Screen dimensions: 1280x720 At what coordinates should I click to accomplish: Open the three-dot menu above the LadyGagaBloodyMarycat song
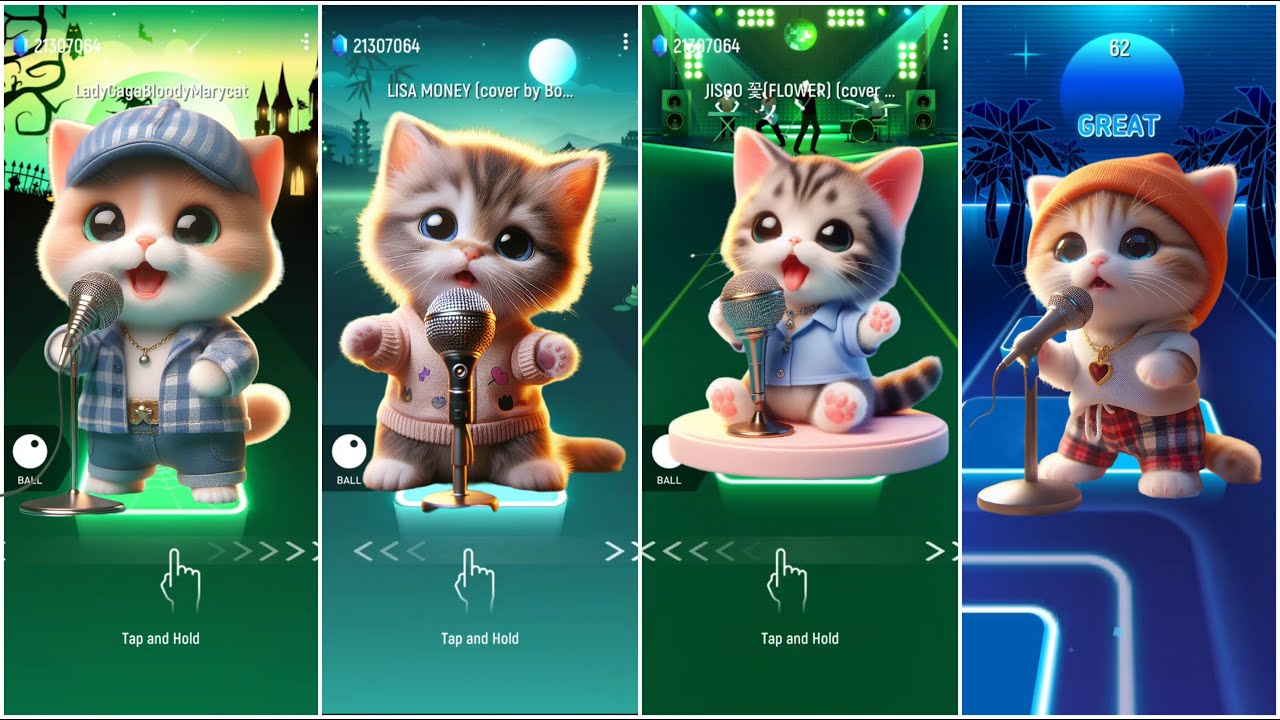(x=305, y=42)
